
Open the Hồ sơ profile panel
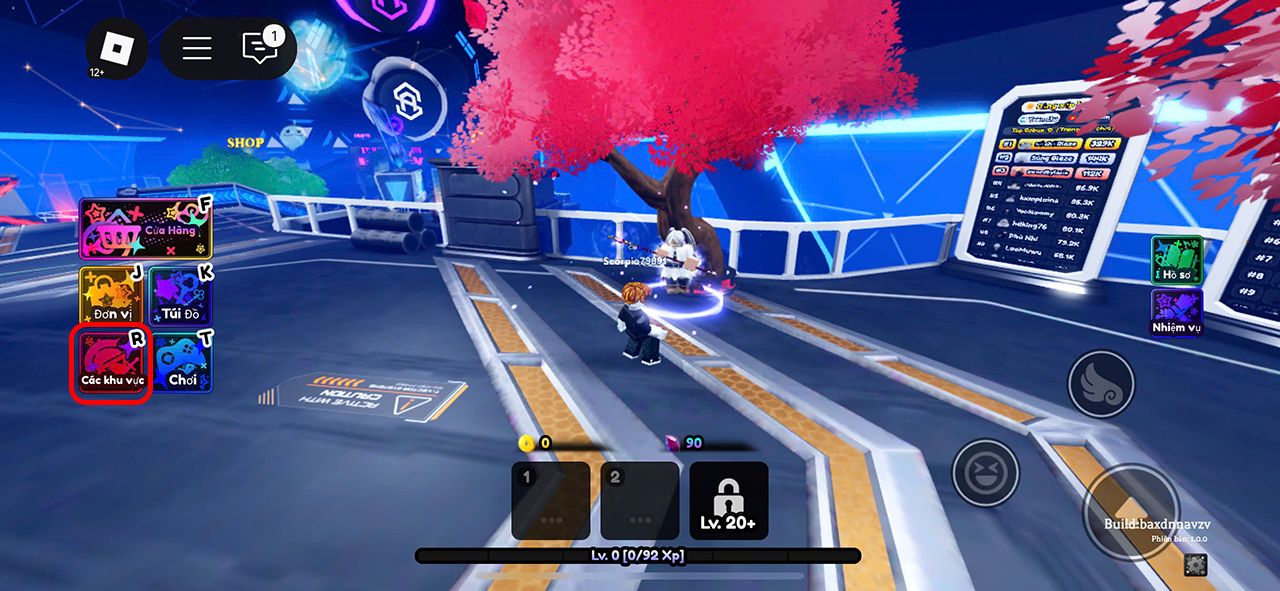(1176, 260)
